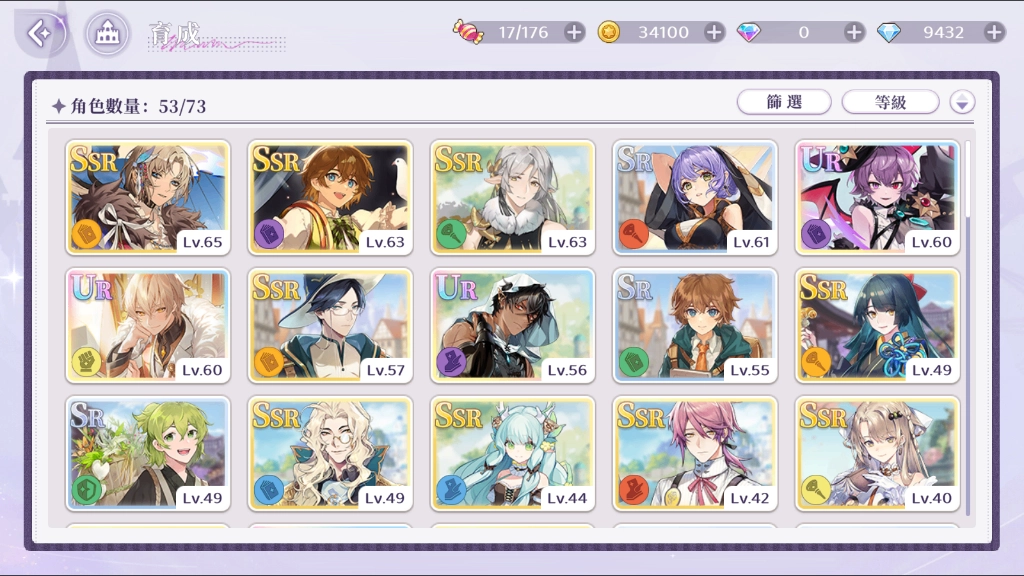Open the home castle icon
Image resolution: width=1024 pixels, height=576 pixels.
[105, 34]
